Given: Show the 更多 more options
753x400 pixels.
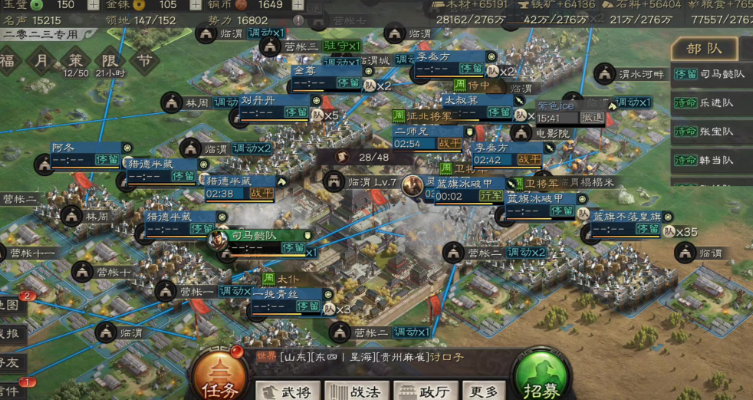Looking at the screenshot, I should point(483,391).
